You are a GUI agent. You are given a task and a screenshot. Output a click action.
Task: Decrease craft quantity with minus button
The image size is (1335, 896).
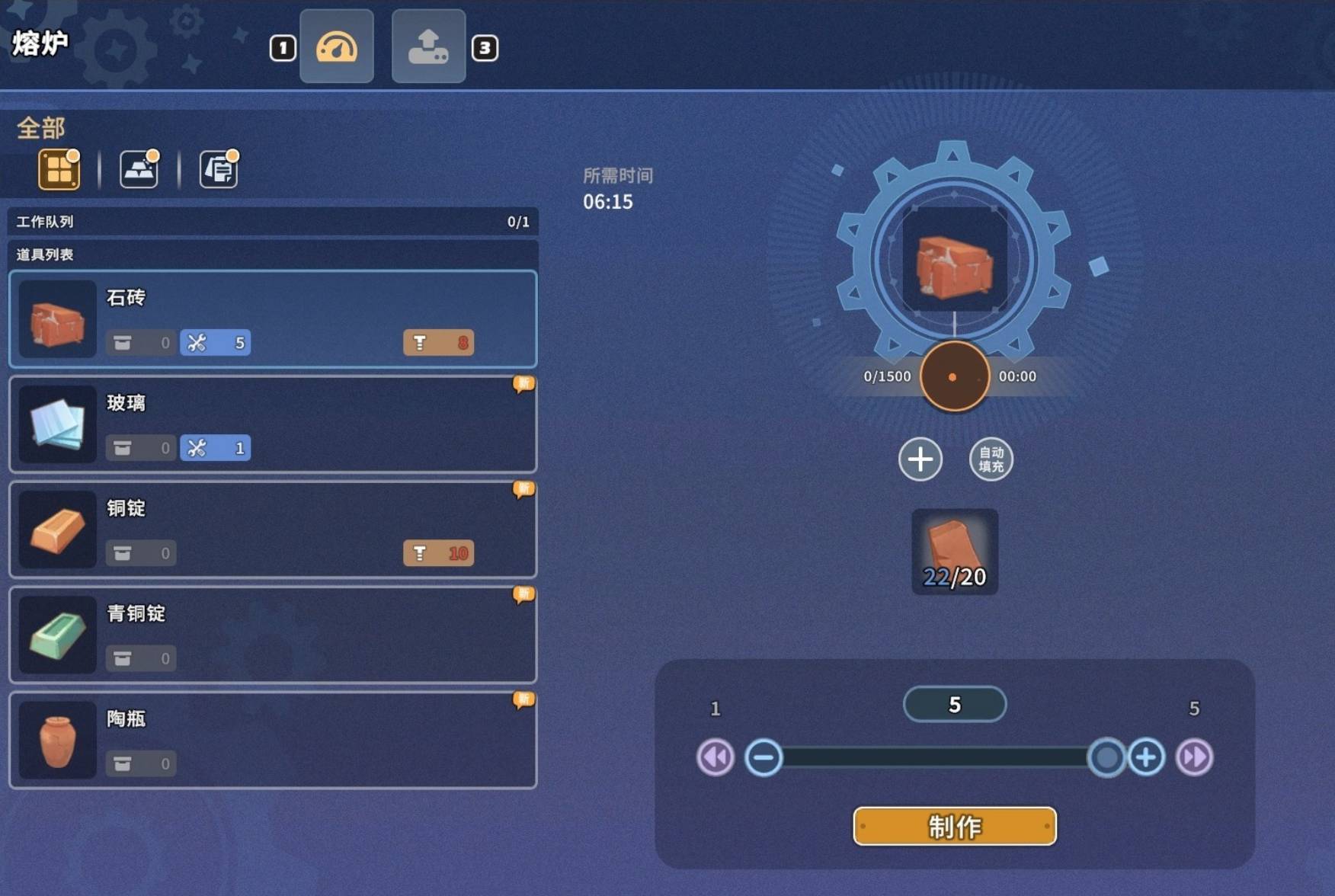pos(764,757)
